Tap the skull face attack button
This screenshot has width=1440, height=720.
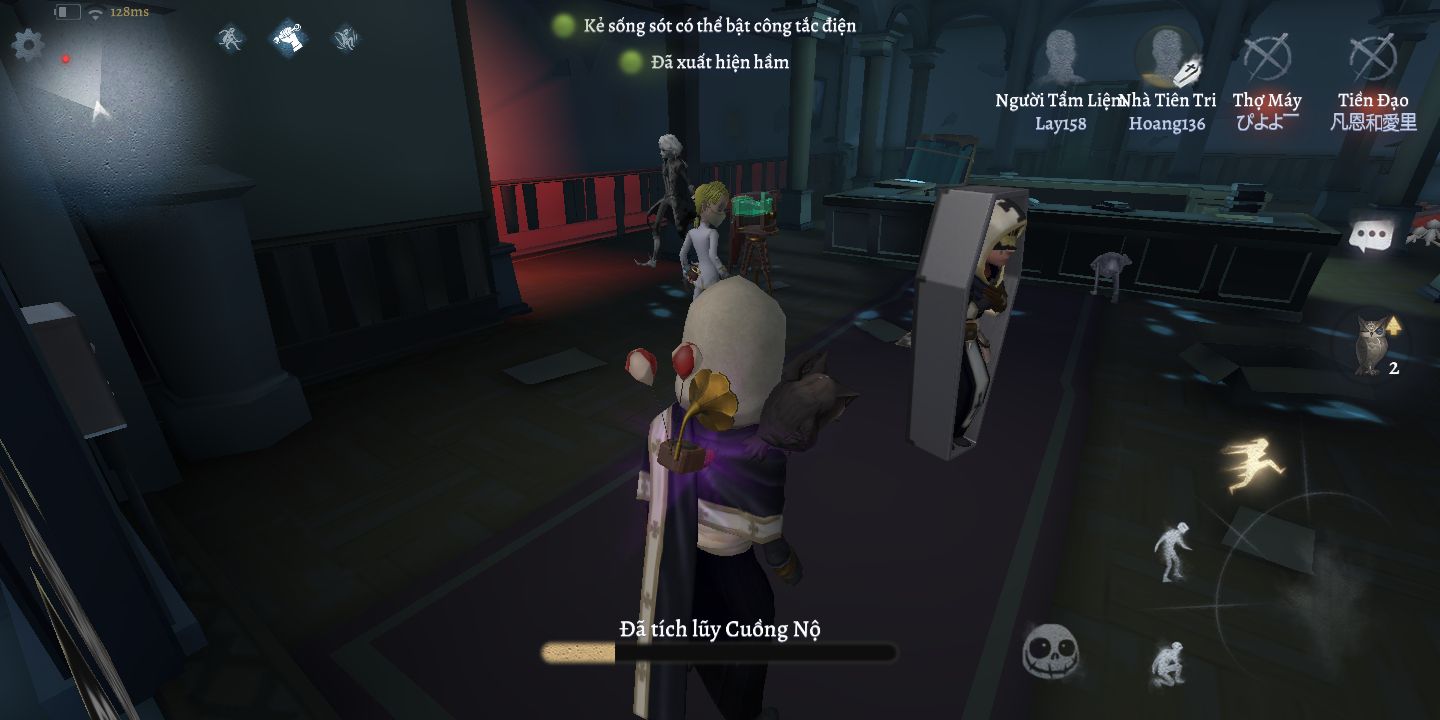coord(1050,652)
